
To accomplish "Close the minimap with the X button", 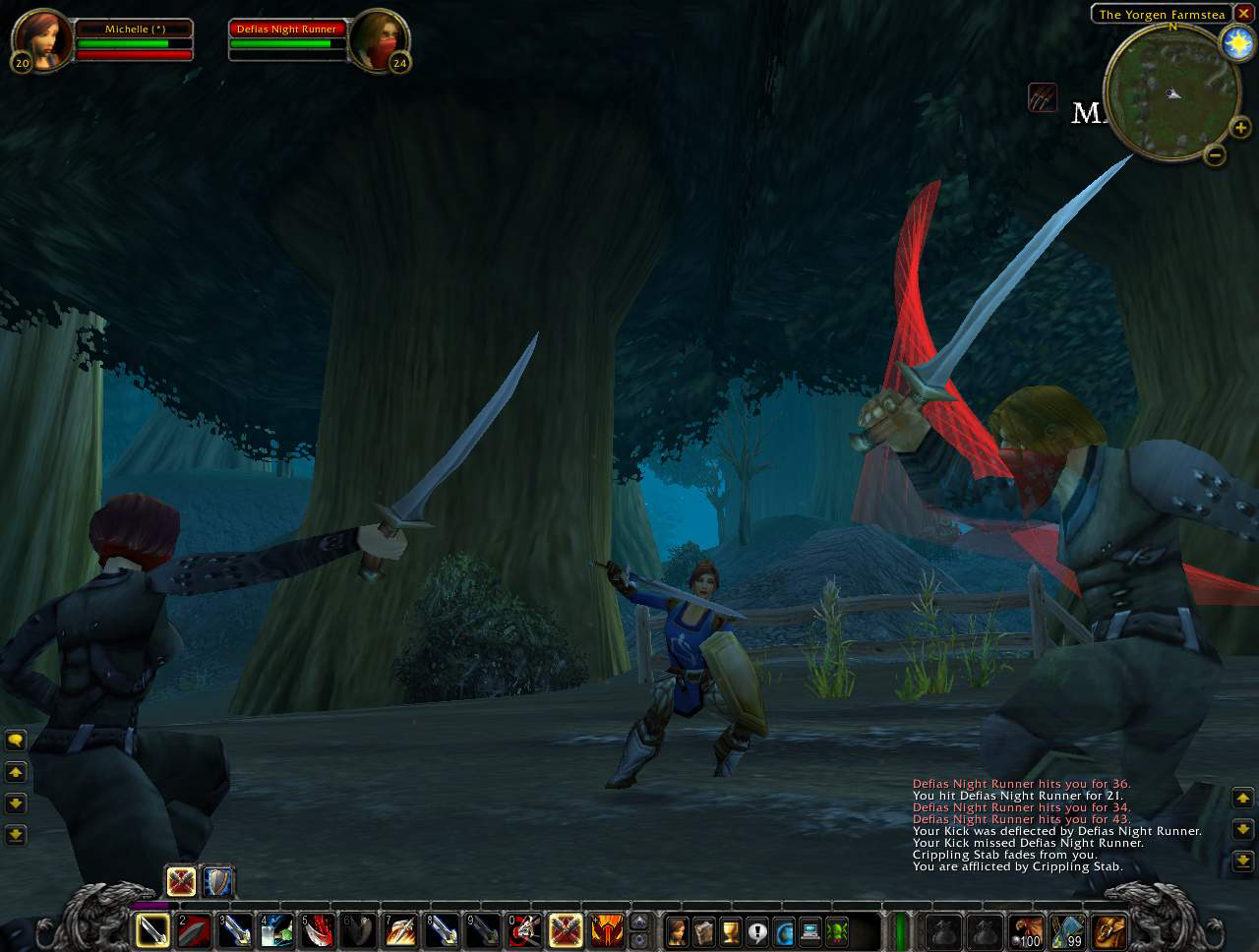I will [x=1243, y=14].
